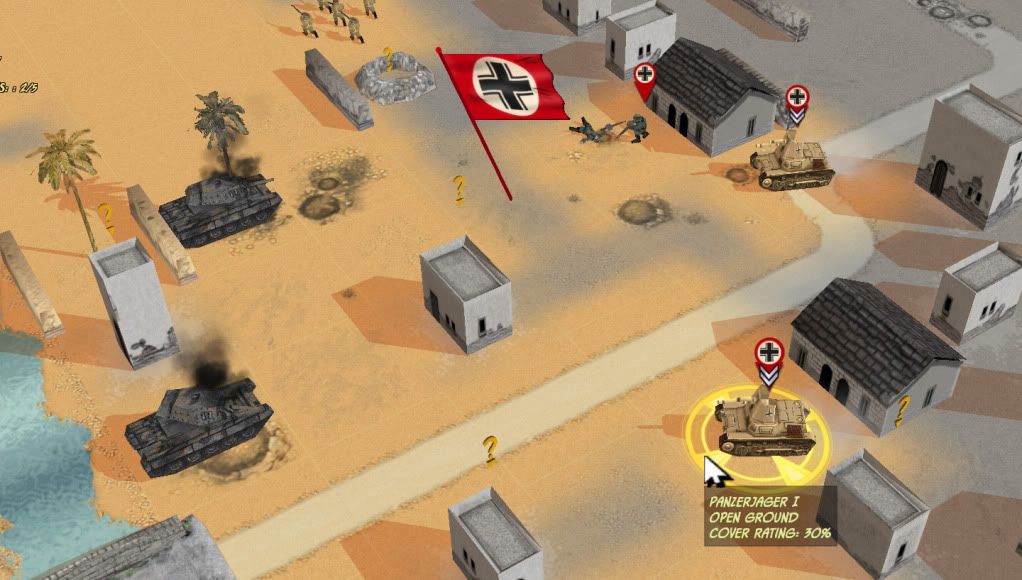
Task: Click the cross marker above the infantry
Action: click(645, 76)
